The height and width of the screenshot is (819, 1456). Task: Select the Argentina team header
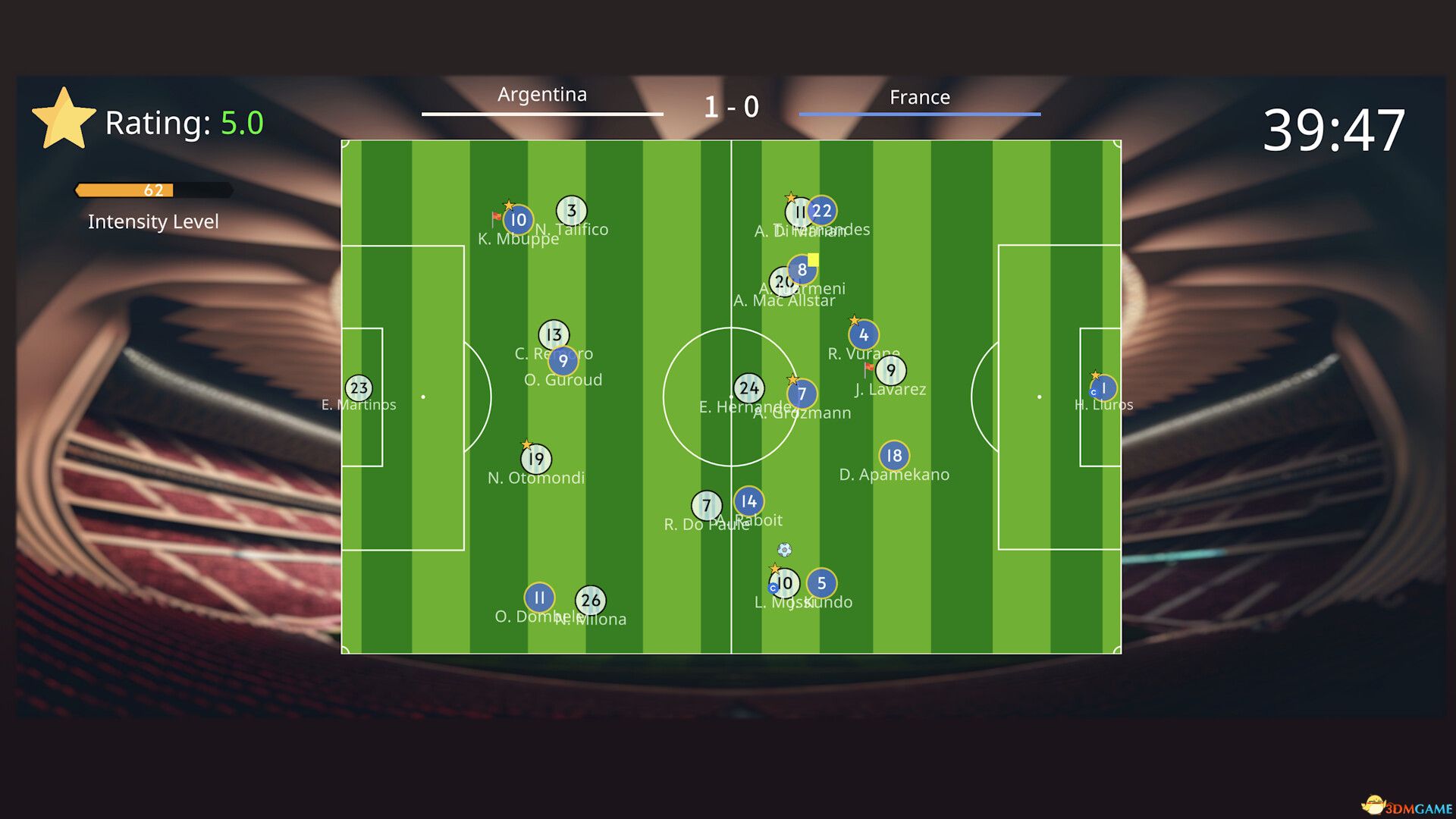point(541,96)
